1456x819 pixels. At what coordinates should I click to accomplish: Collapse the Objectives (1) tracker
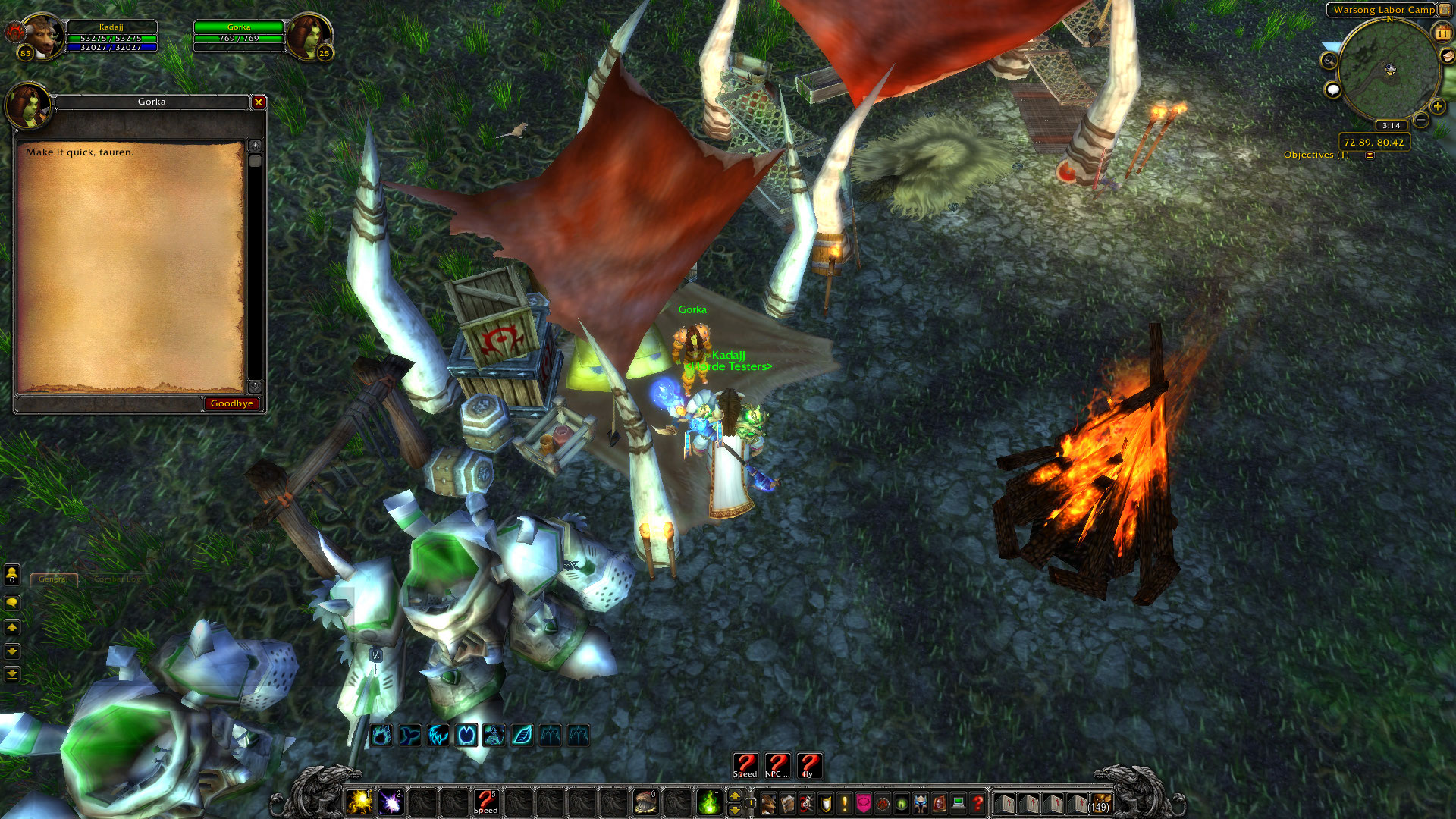1370,154
